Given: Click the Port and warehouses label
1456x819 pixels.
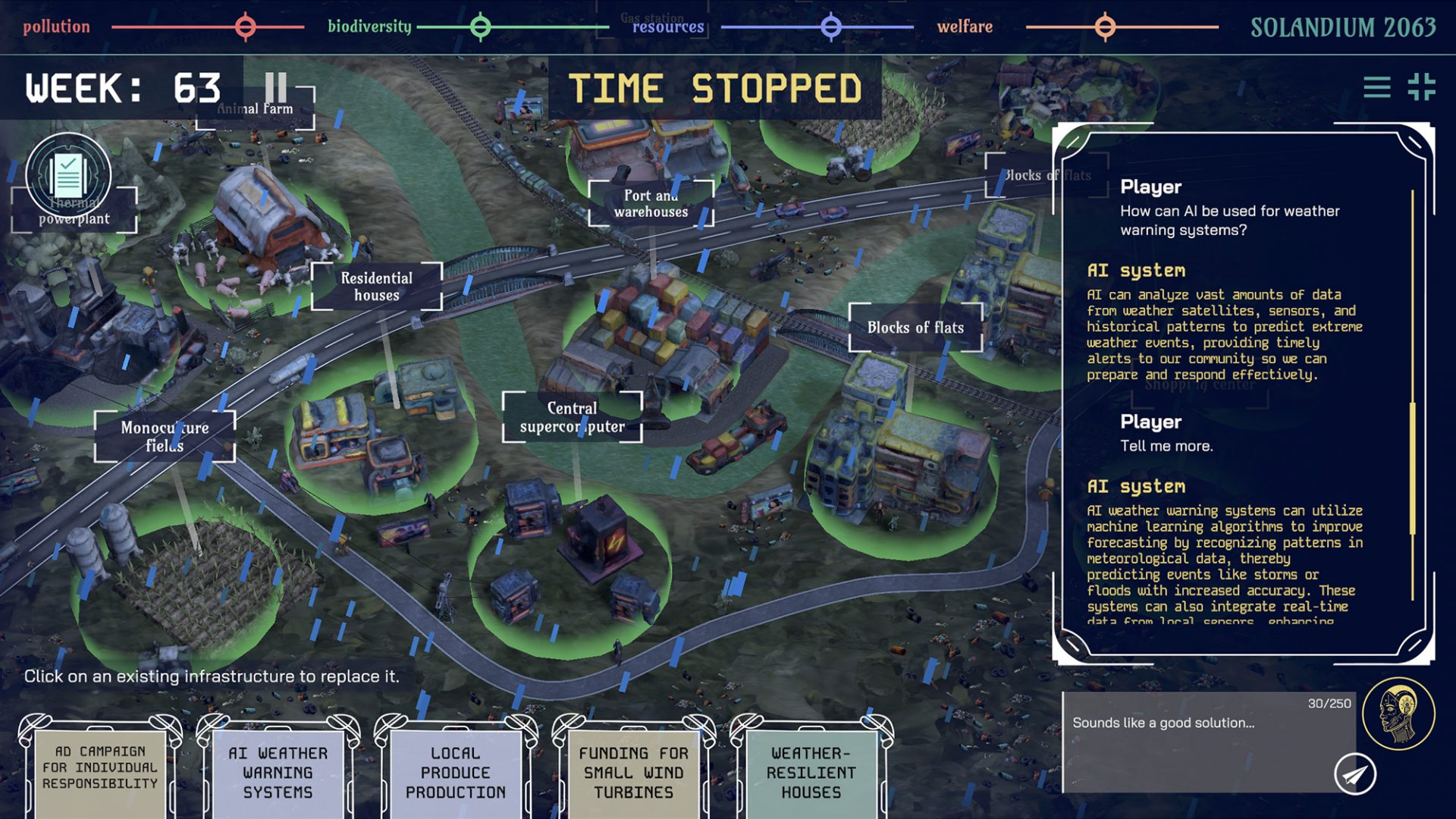Looking at the screenshot, I should click(x=651, y=203).
